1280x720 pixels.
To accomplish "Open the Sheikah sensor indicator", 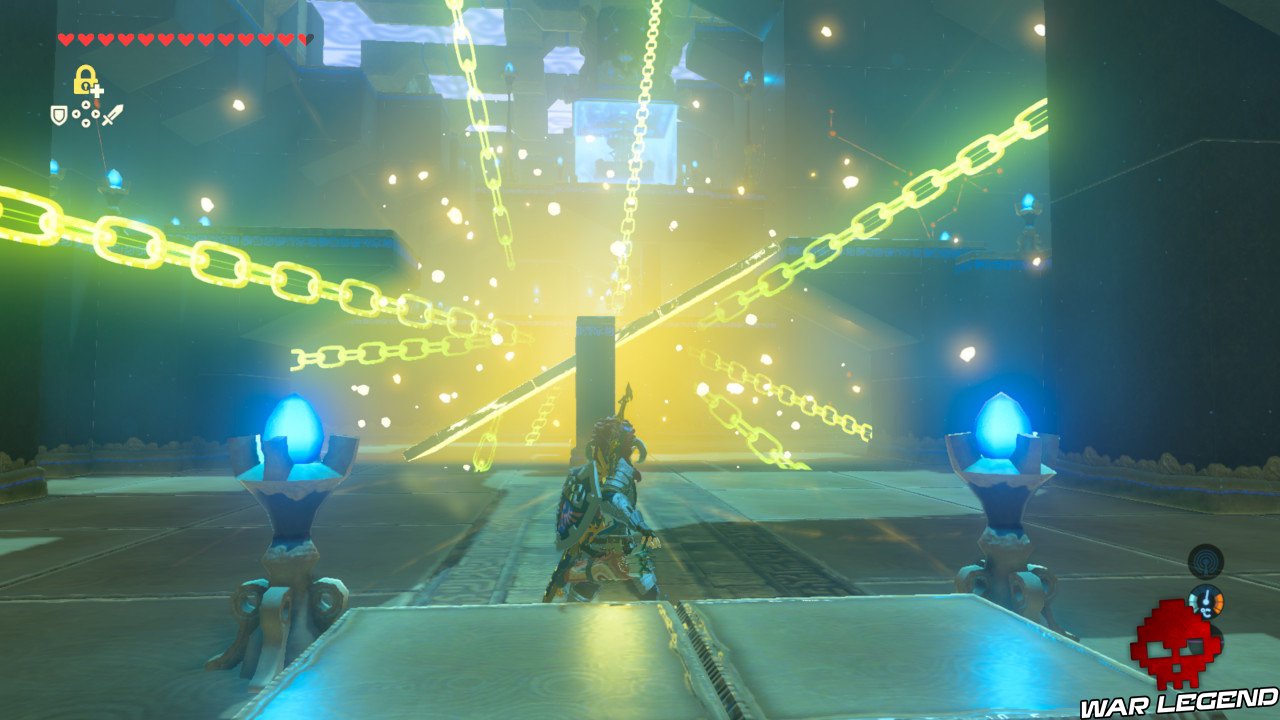I will [1205, 562].
